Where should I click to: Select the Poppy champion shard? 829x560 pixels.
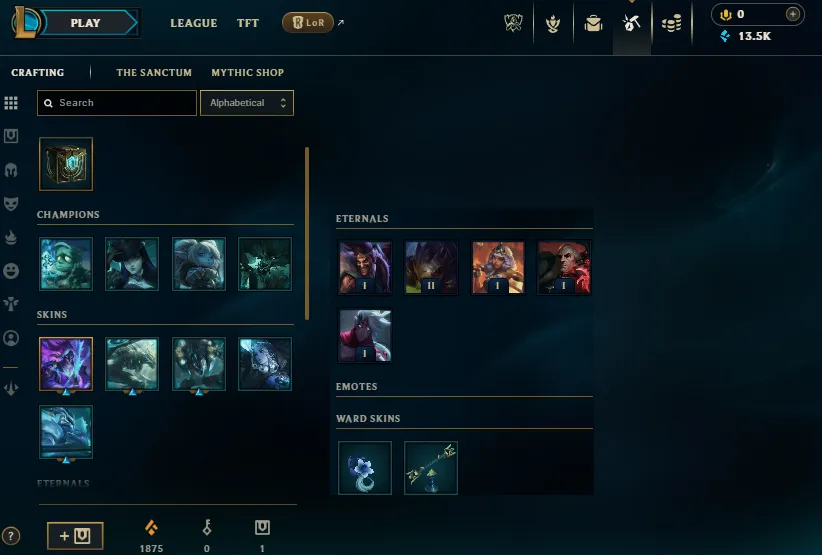coord(198,264)
